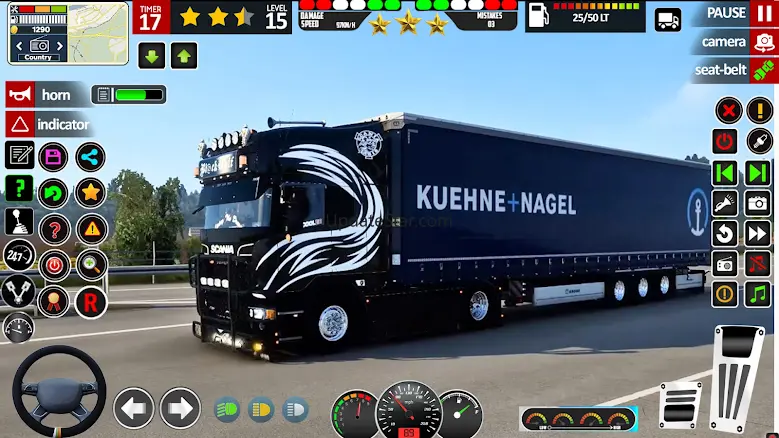Click the green up arrow button

(184, 56)
